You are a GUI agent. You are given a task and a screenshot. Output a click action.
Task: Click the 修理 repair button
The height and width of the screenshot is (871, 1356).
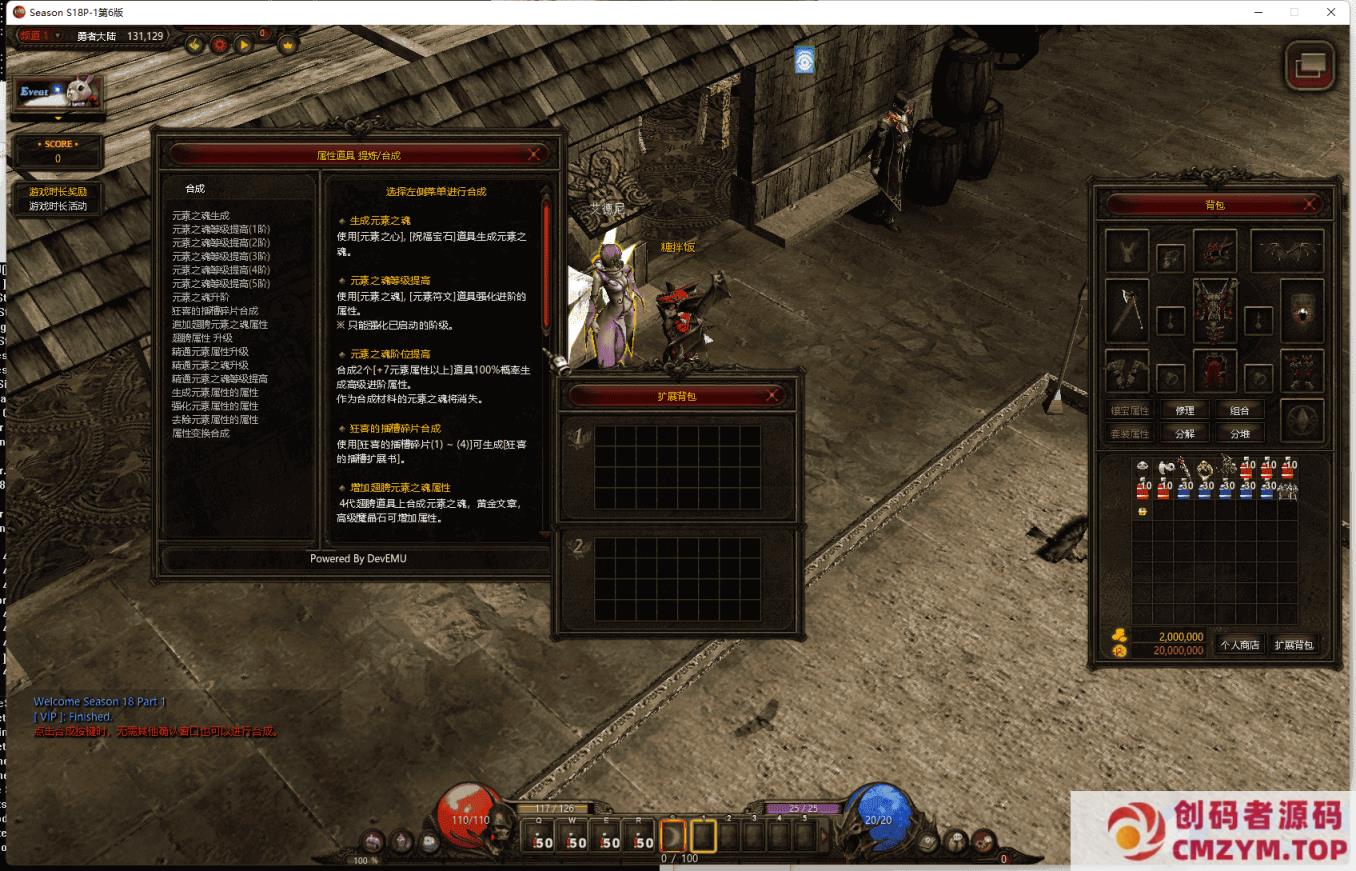coord(1185,410)
